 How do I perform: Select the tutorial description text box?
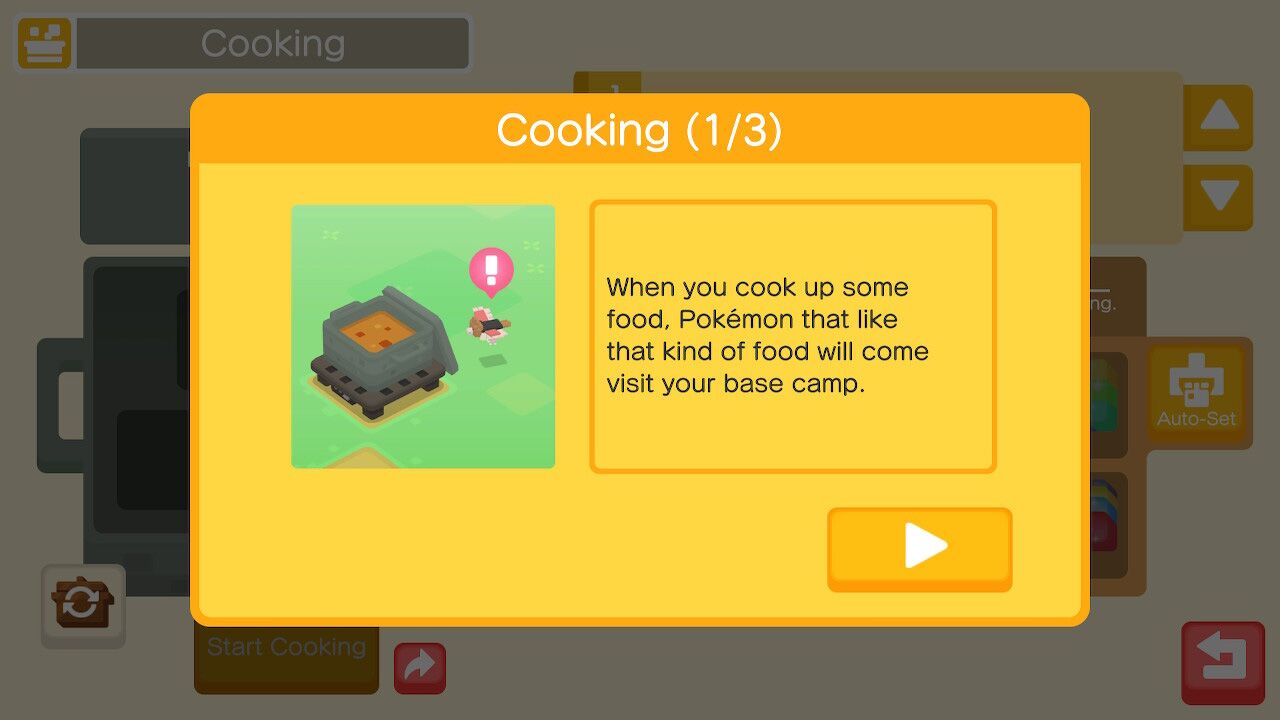click(792, 335)
